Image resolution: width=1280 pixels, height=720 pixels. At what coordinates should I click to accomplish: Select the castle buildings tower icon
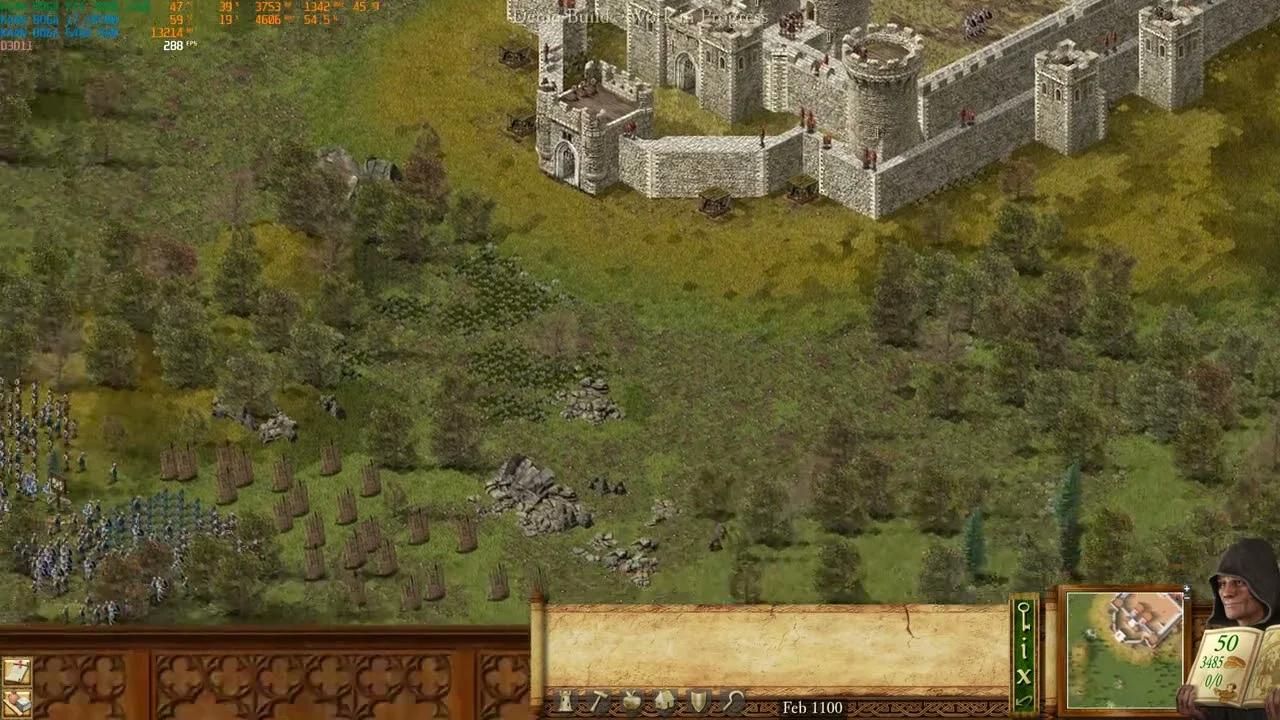point(565,701)
